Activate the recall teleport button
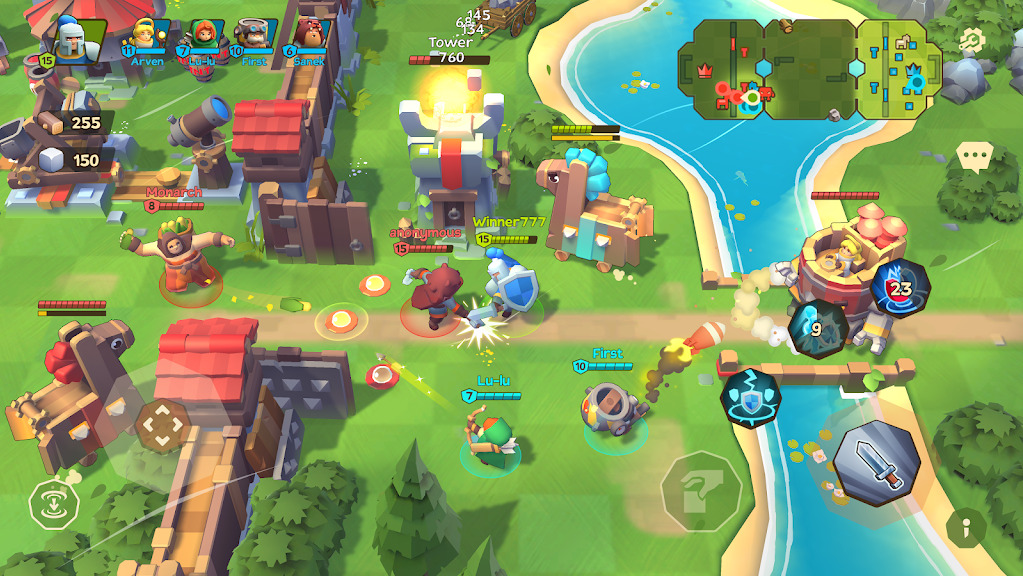The image size is (1023, 576). (50, 503)
